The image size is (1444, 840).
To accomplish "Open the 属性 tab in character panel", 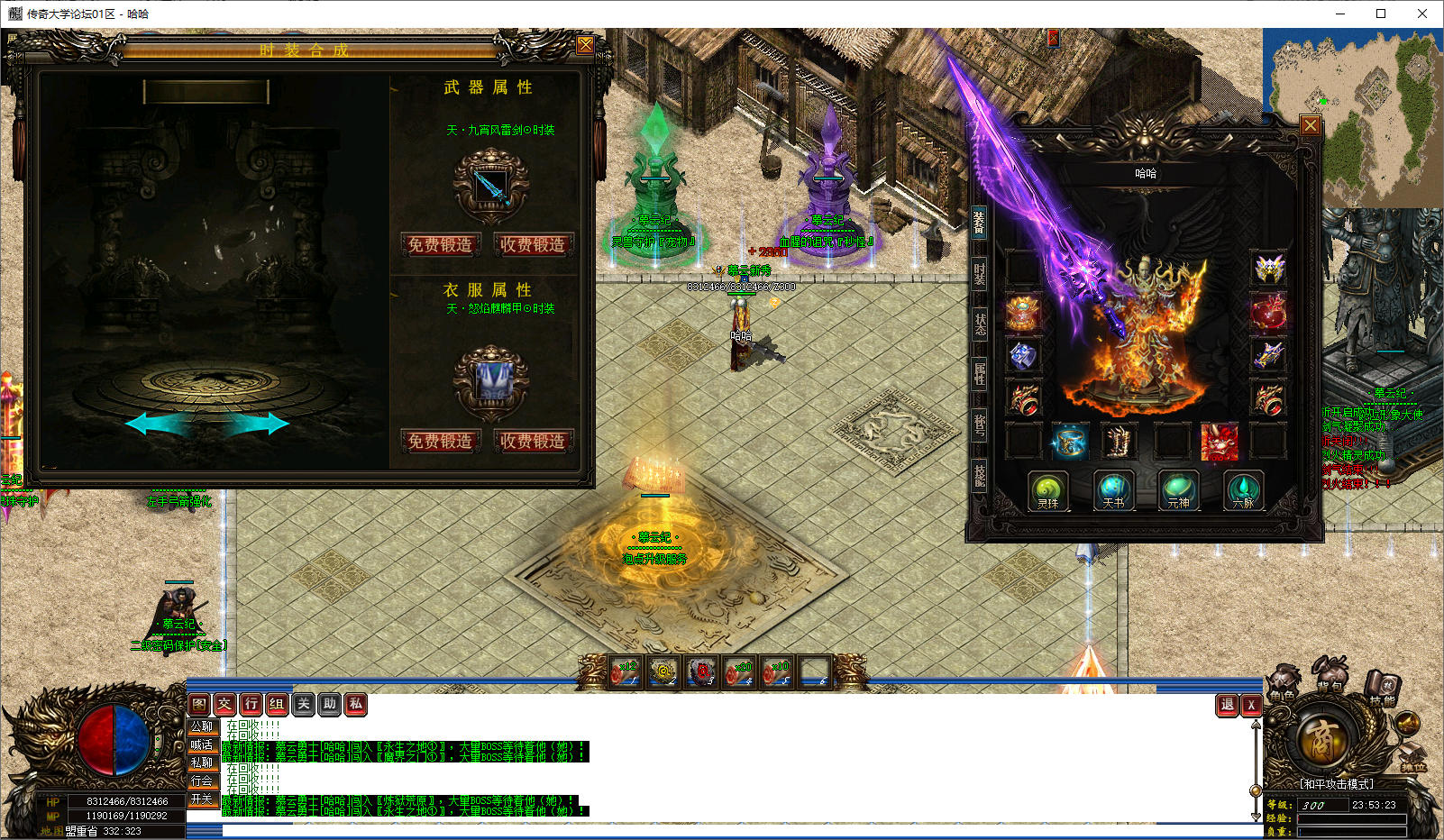I will [979, 373].
